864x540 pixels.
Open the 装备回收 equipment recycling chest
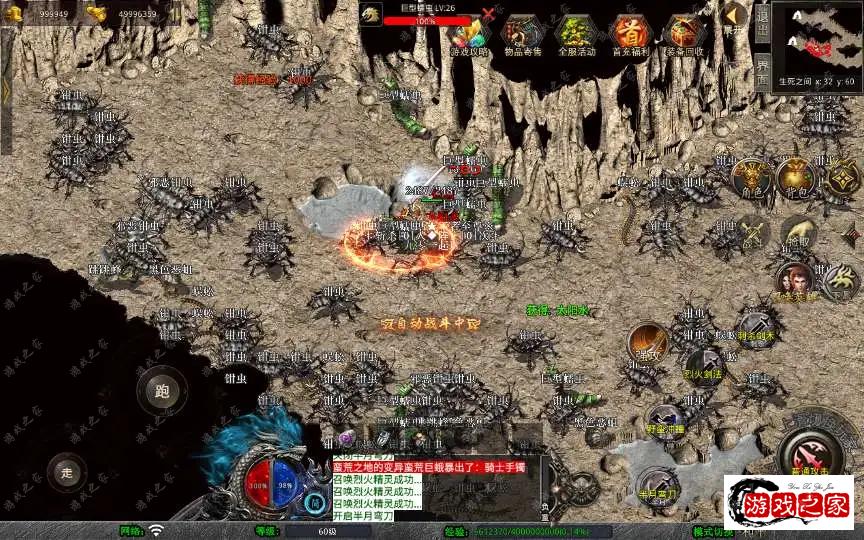(x=685, y=35)
